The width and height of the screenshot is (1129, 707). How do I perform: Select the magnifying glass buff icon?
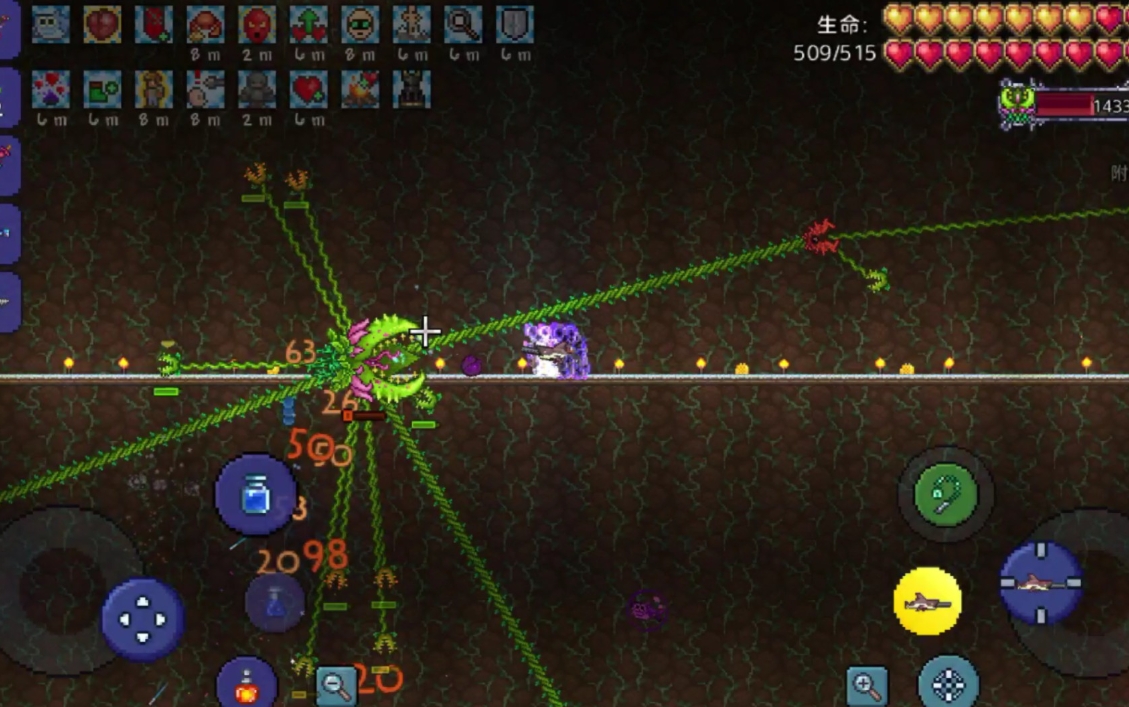[x=463, y=25]
